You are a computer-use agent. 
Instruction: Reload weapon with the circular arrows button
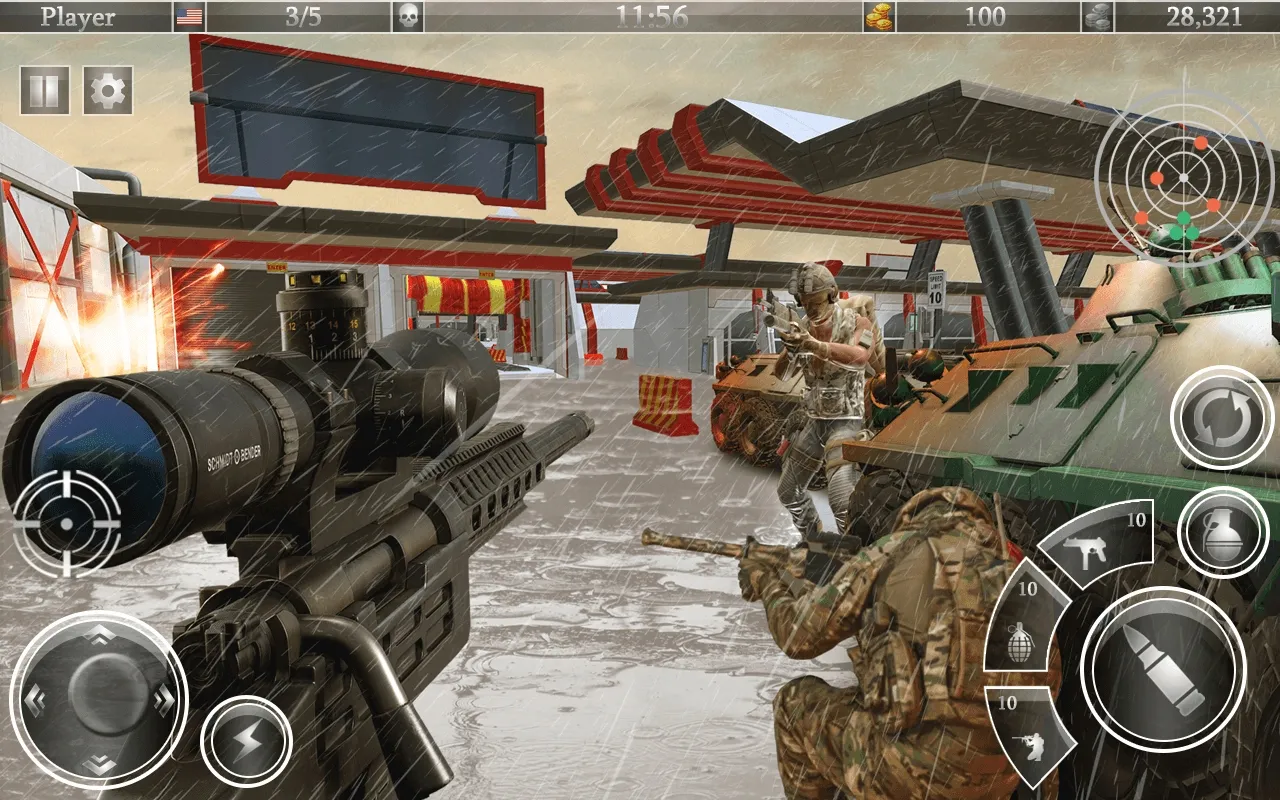1220,418
